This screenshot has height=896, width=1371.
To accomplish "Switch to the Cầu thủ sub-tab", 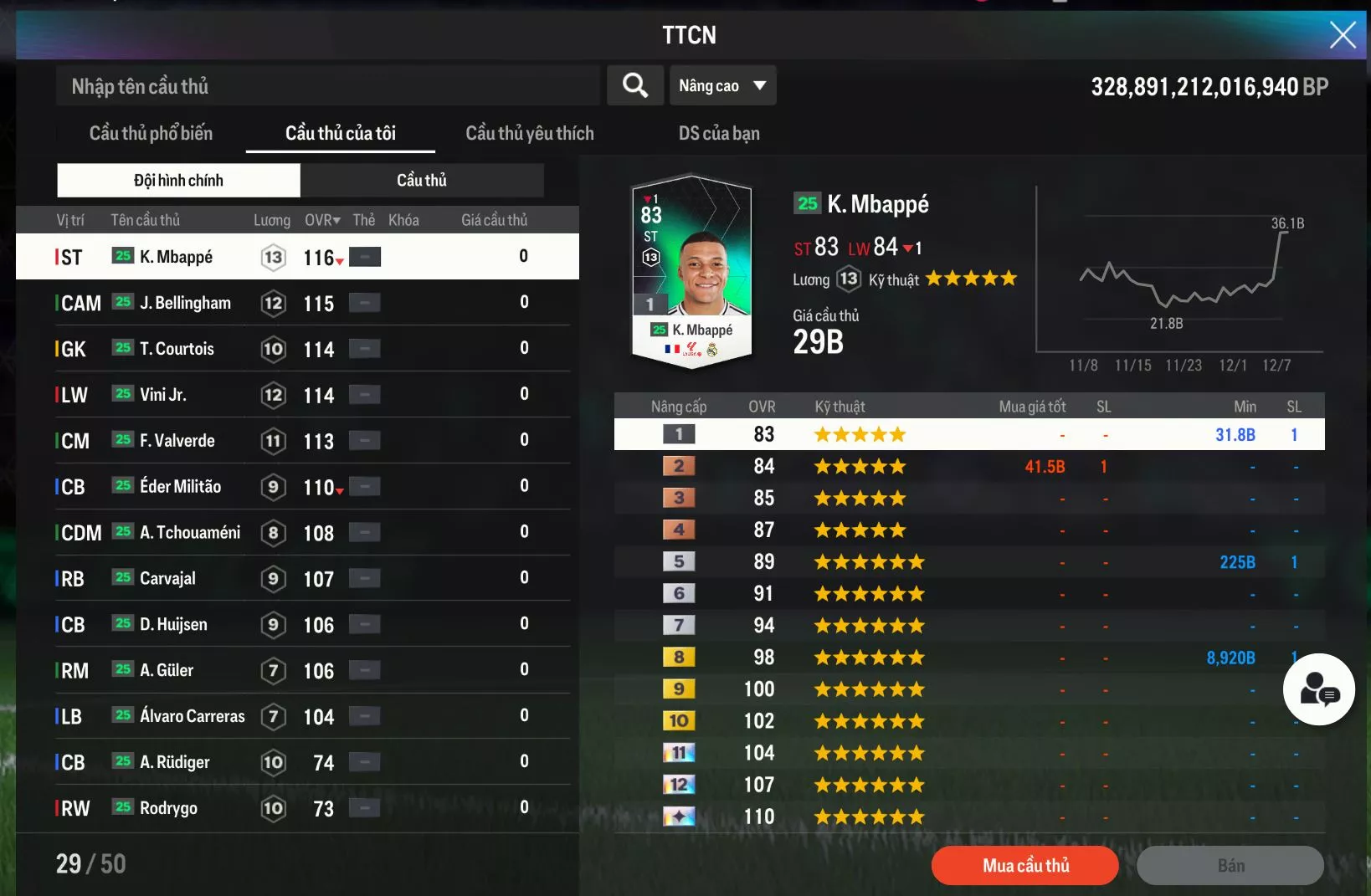I will [422, 181].
